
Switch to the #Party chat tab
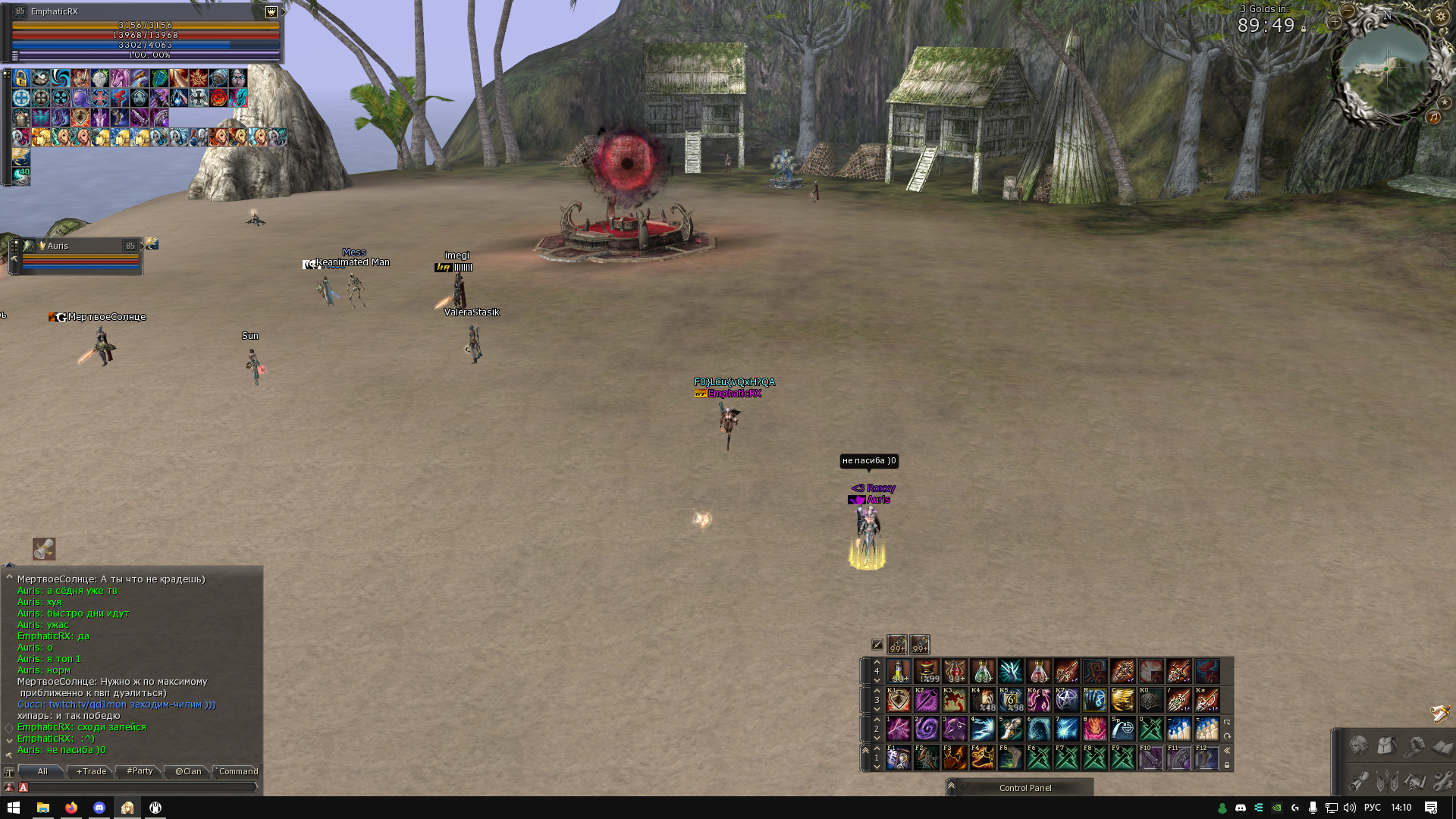[x=140, y=771]
